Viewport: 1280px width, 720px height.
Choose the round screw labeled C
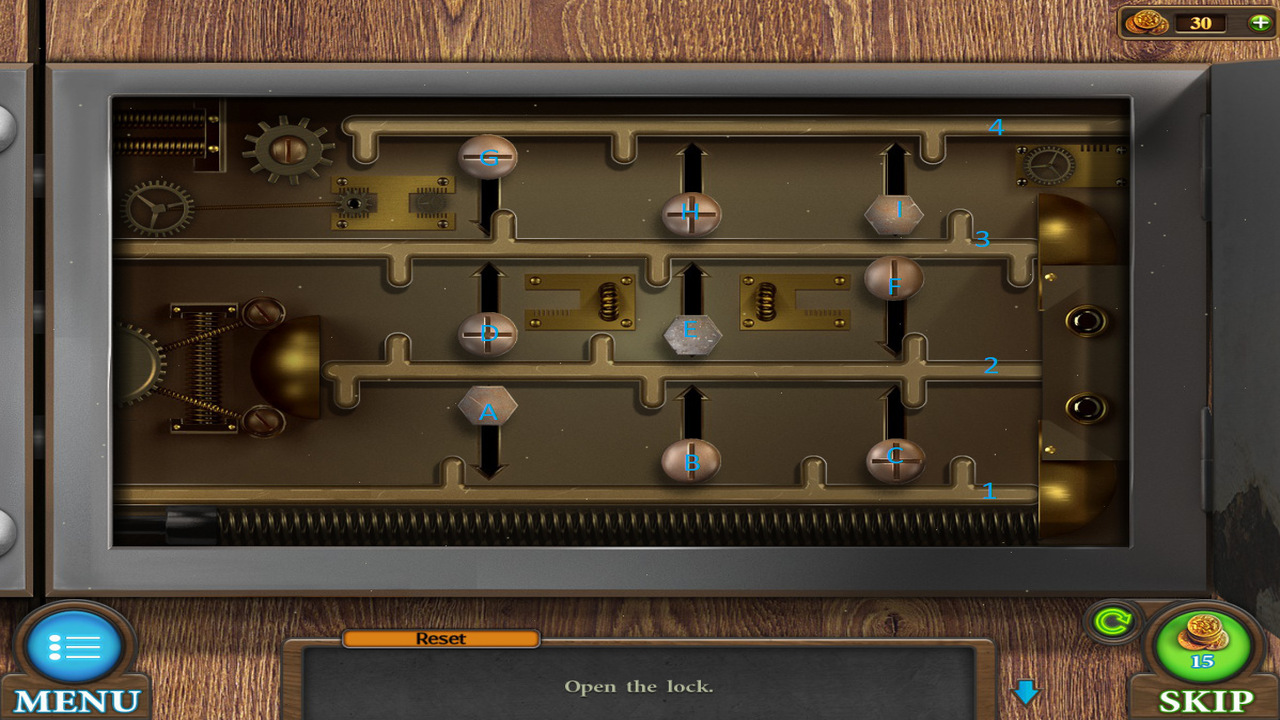(895, 460)
